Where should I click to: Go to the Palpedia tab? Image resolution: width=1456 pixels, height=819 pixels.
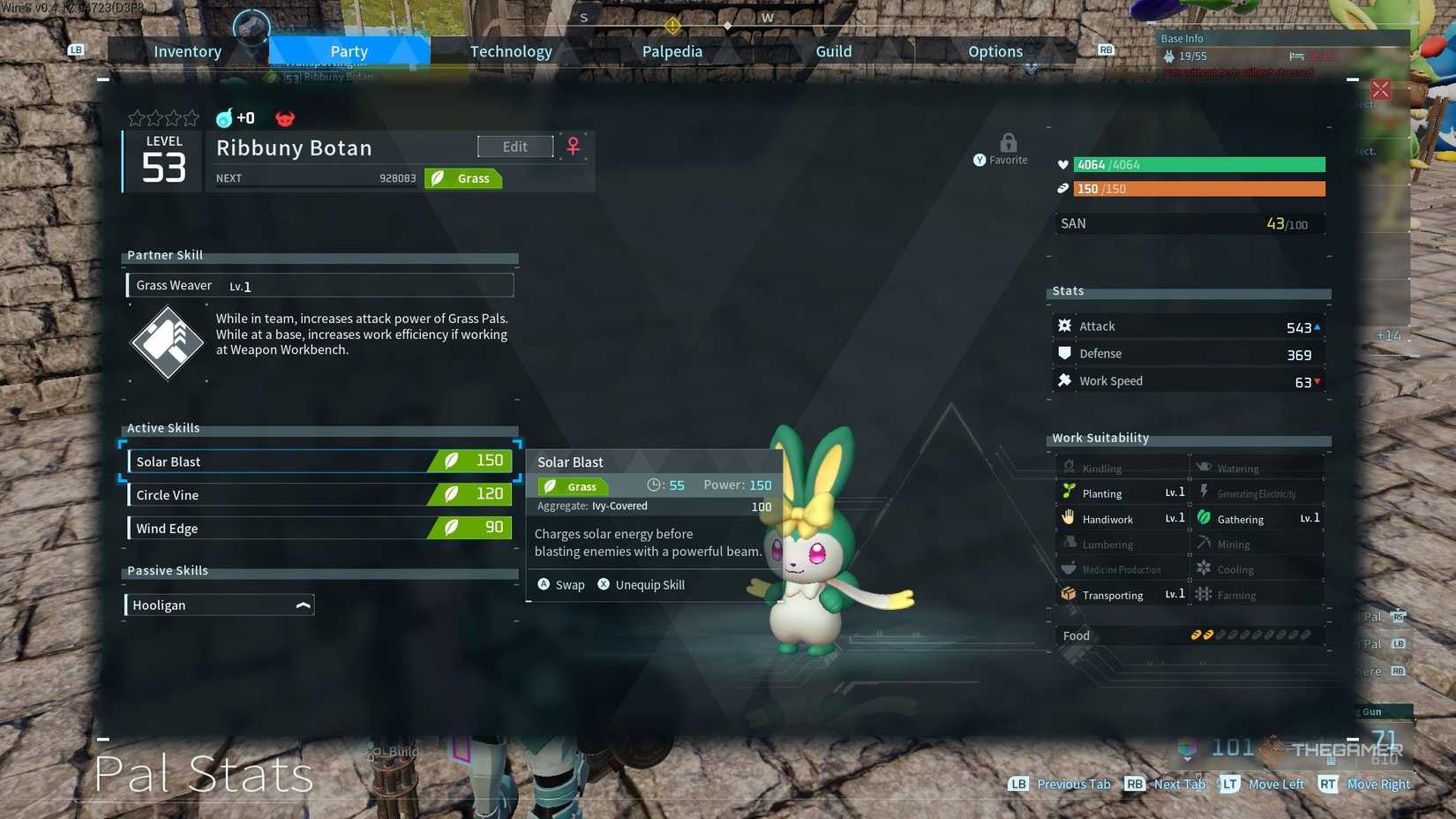(672, 51)
